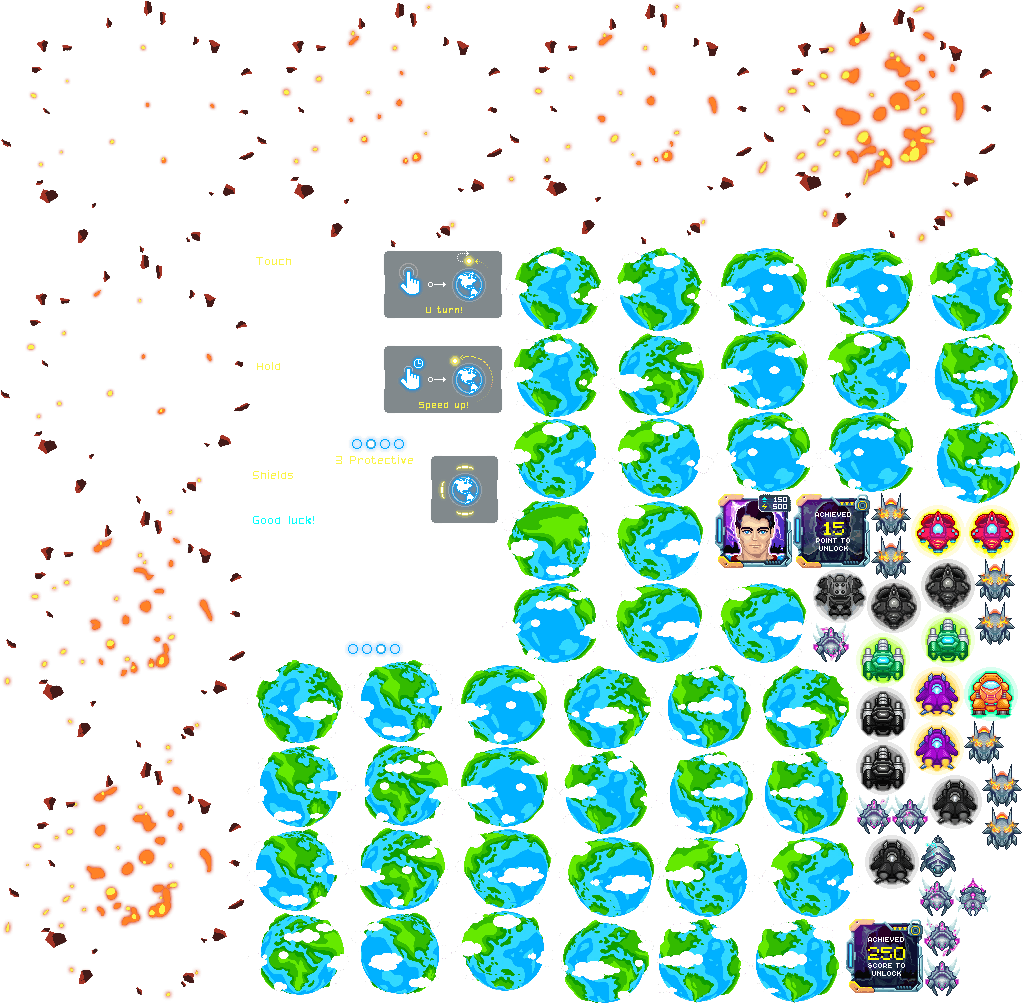Pick the orange ship on teal circle
Image resolution: width=1024 pixels, height=1004 pixels.
991,692
